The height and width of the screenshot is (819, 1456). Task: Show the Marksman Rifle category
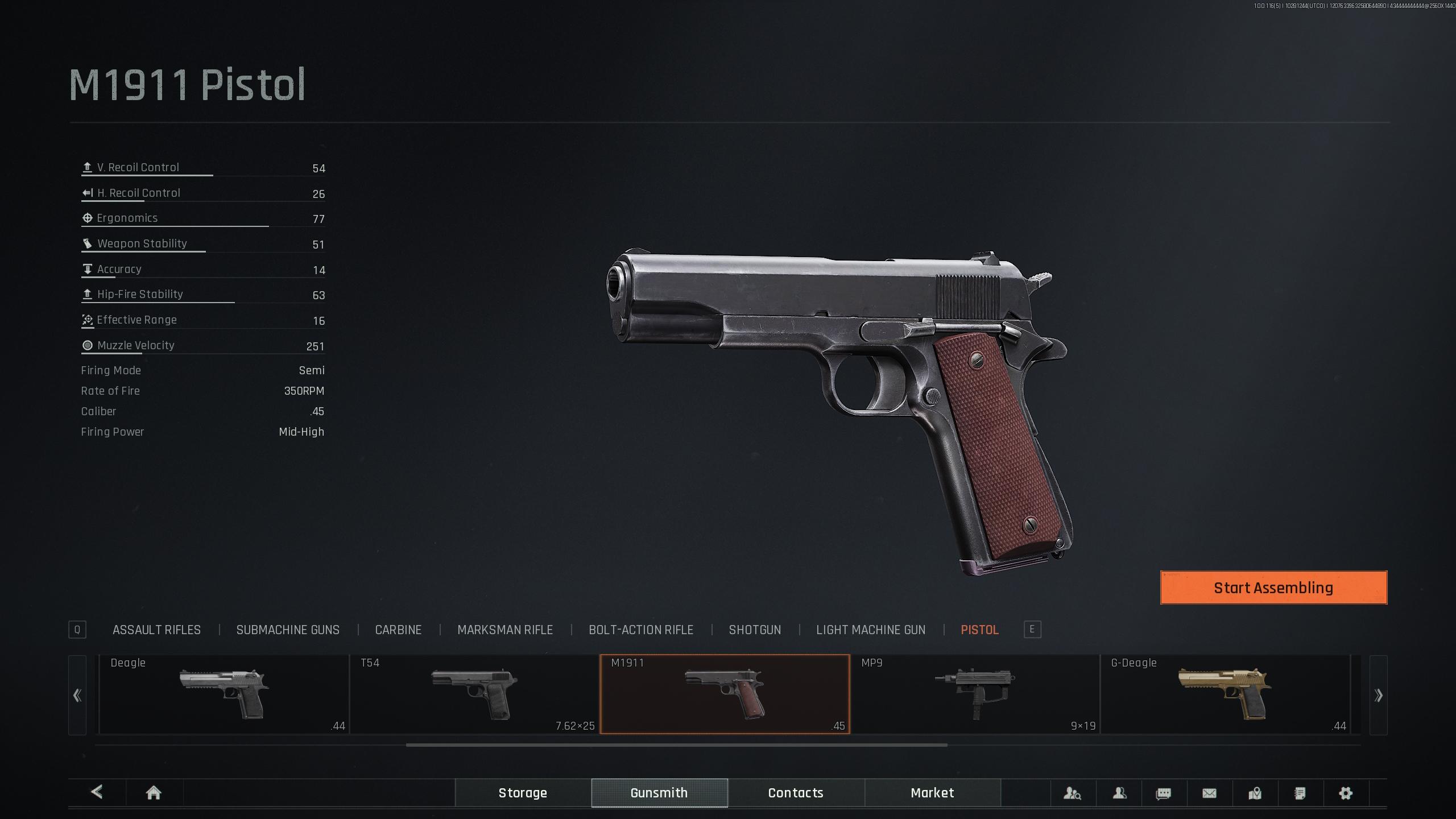point(505,630)
